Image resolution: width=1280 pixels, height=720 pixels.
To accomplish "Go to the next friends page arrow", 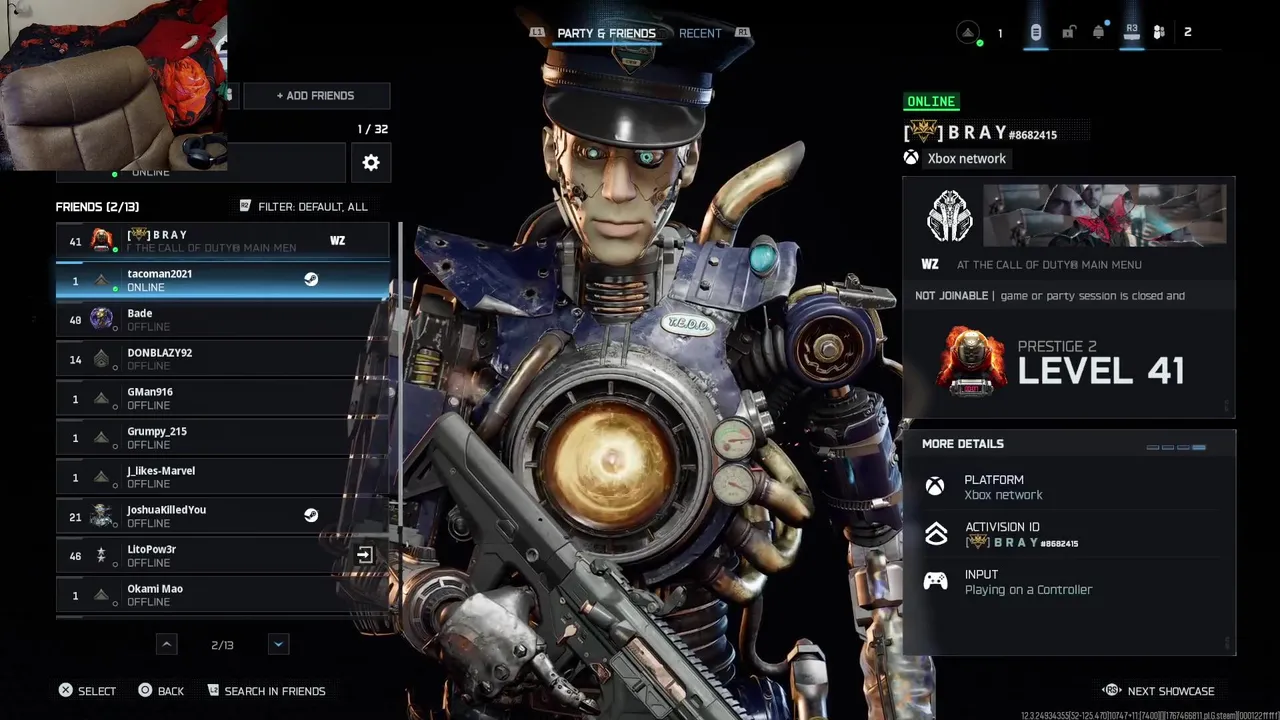I will pyautogui.click(x=279, y=645).
